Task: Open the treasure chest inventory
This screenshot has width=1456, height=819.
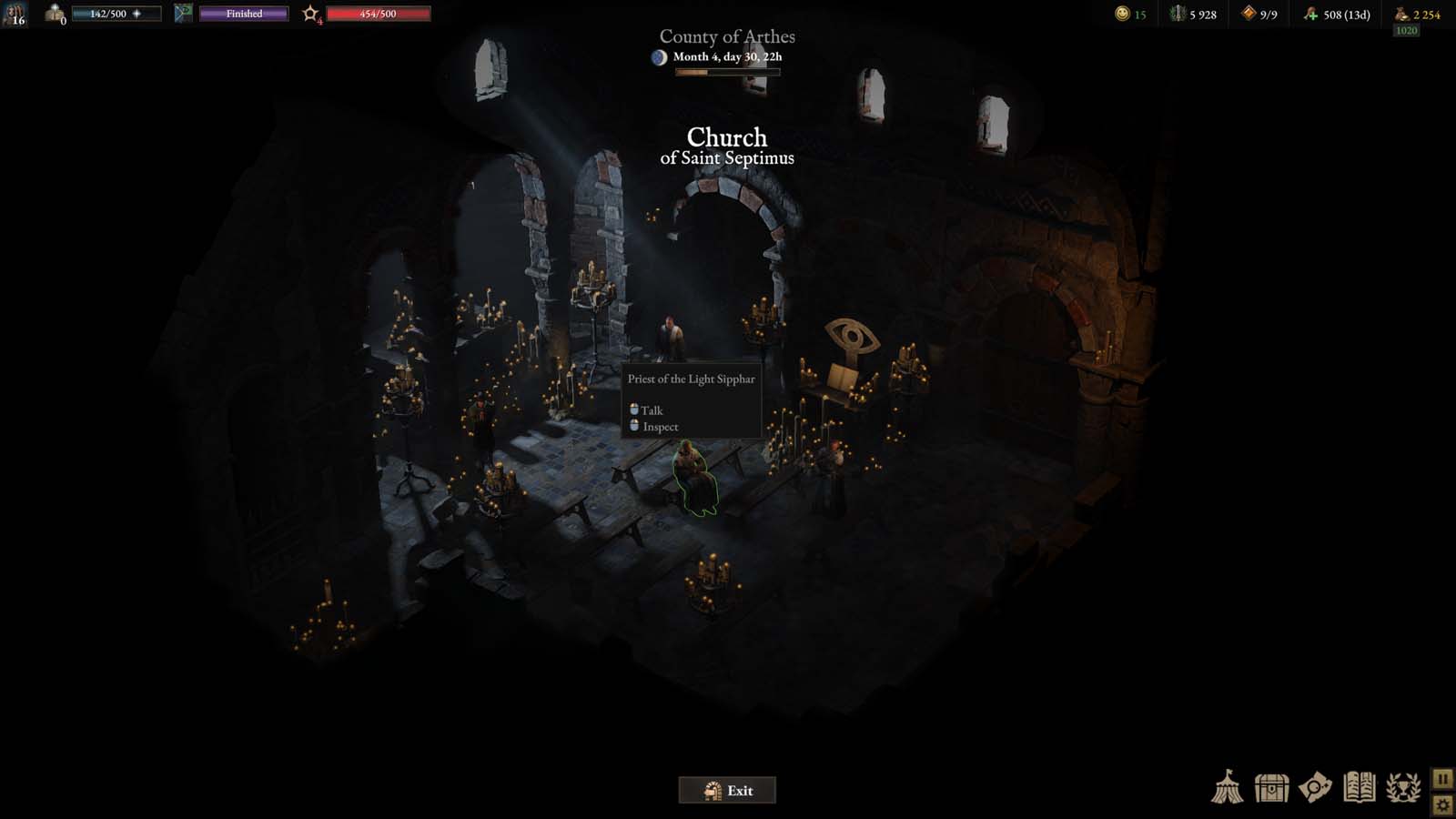Action: coord(1271,787)
